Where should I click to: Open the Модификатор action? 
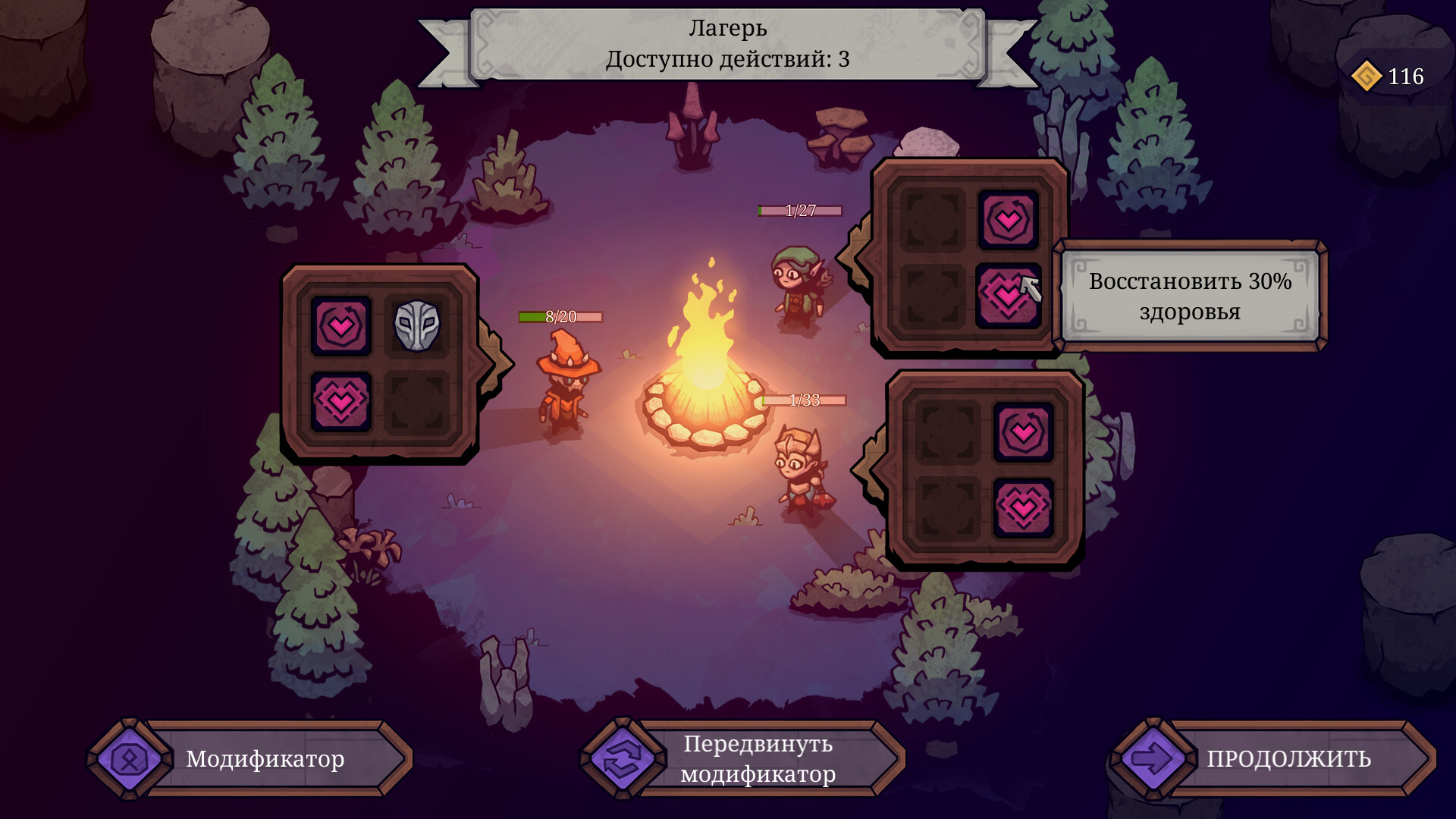pos(250,758)
